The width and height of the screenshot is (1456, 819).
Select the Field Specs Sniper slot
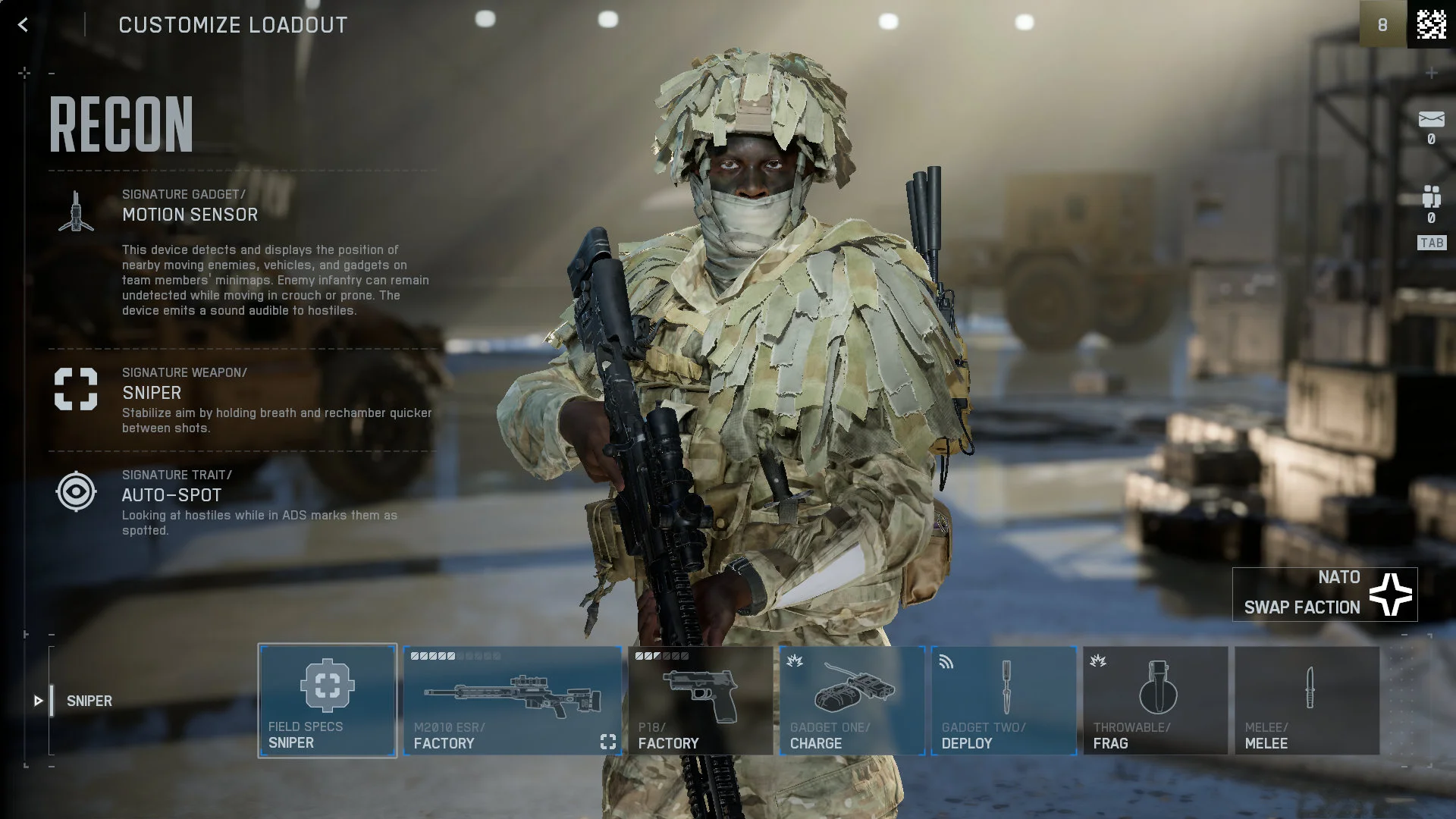click(x=327, y=701)
